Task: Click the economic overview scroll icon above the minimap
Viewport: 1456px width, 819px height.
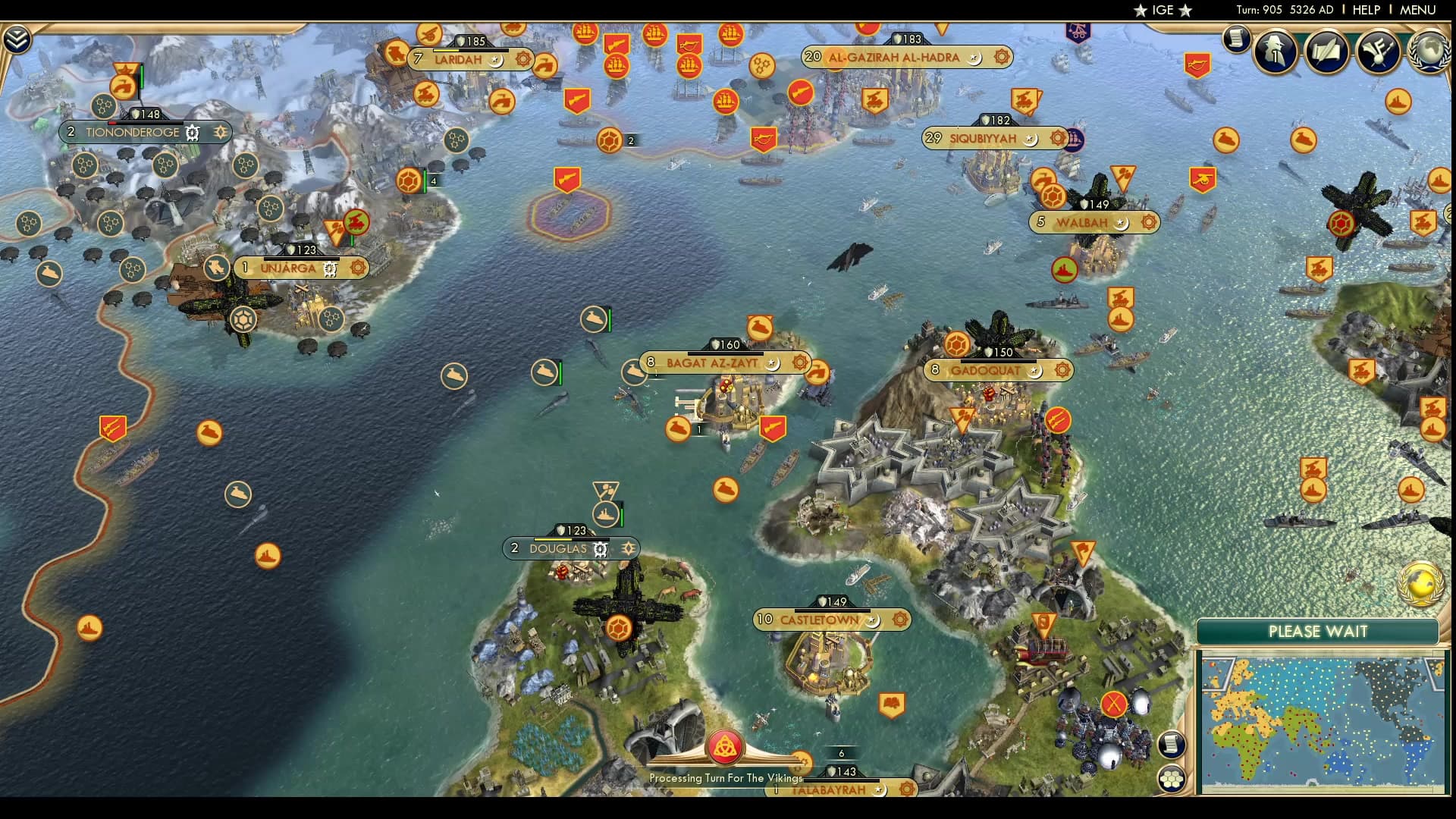Action: [x=1172, y=743]
